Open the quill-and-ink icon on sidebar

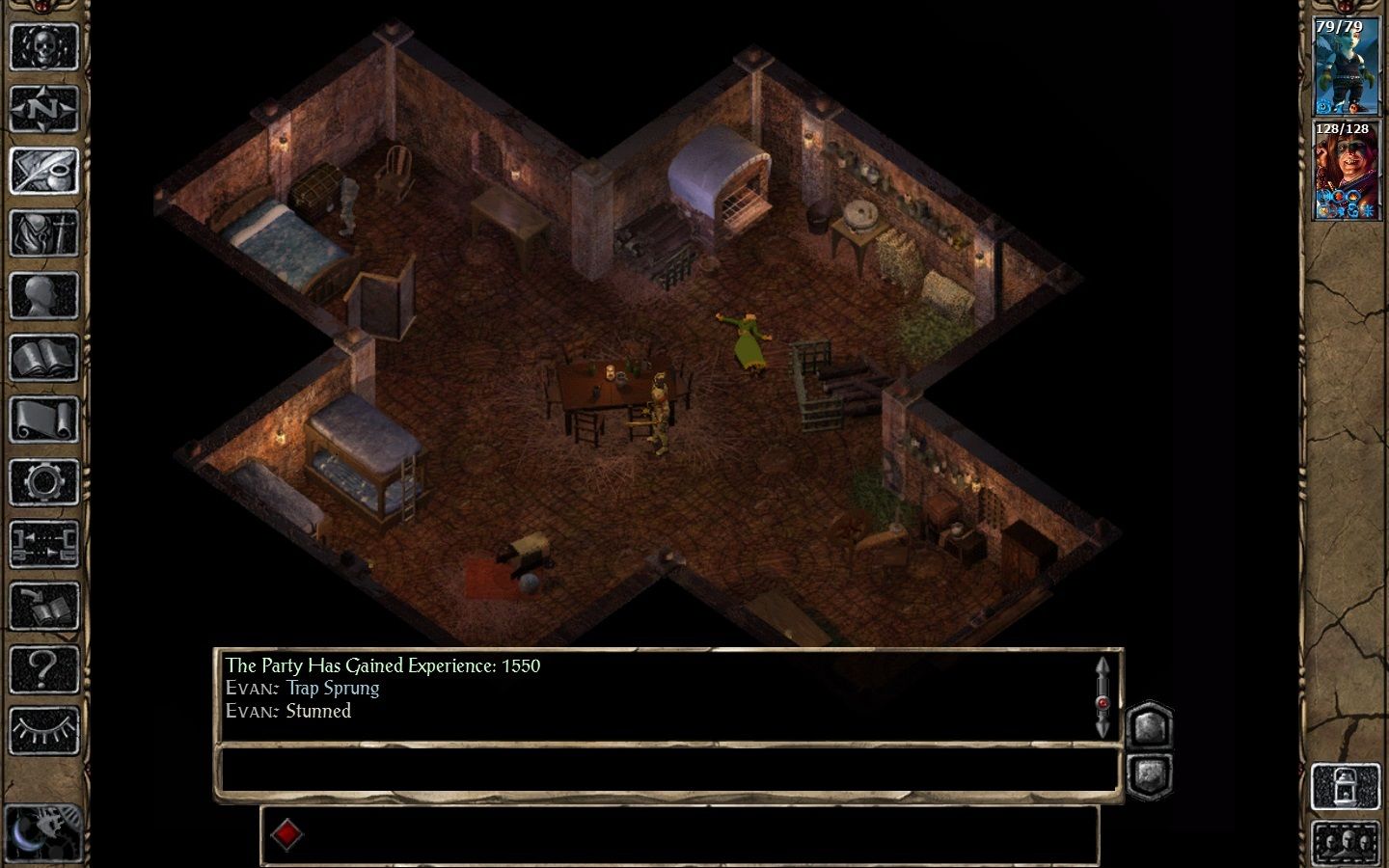43,169
